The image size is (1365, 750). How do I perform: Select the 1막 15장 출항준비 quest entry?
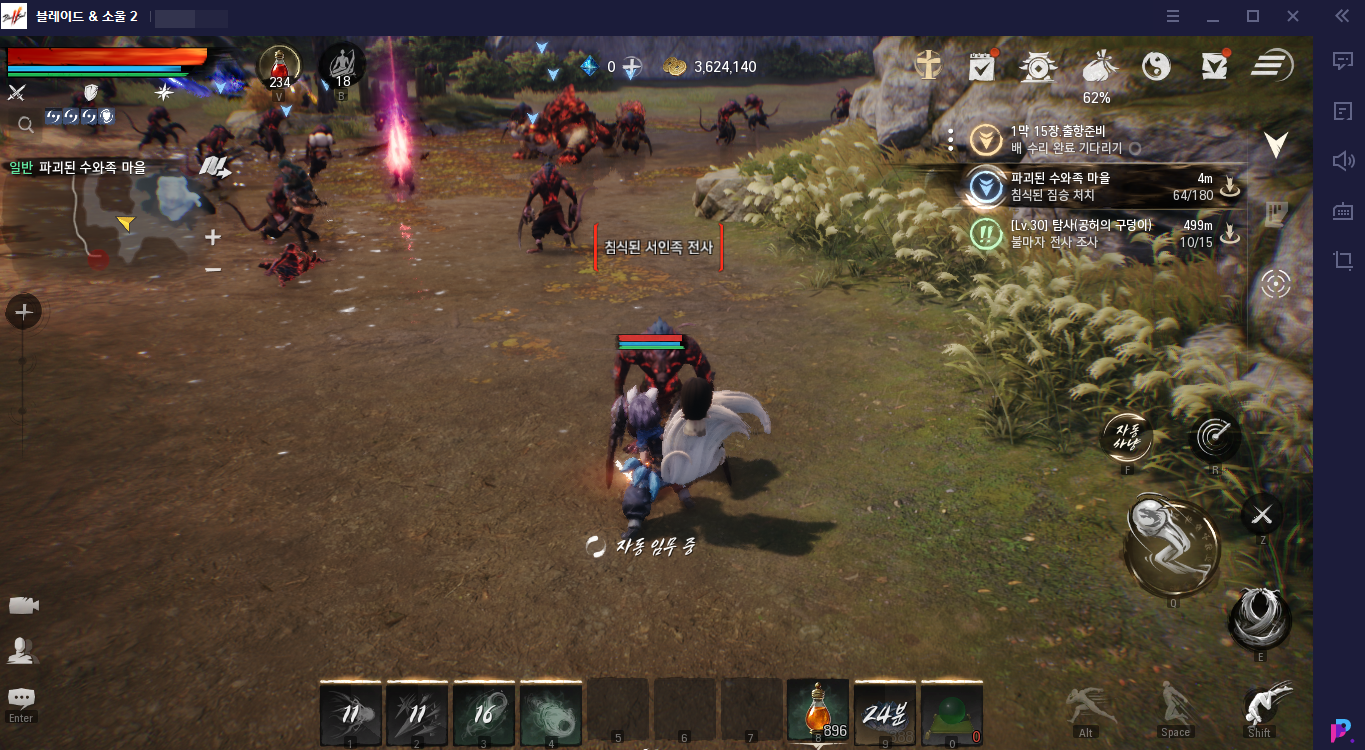(1098, 140)
